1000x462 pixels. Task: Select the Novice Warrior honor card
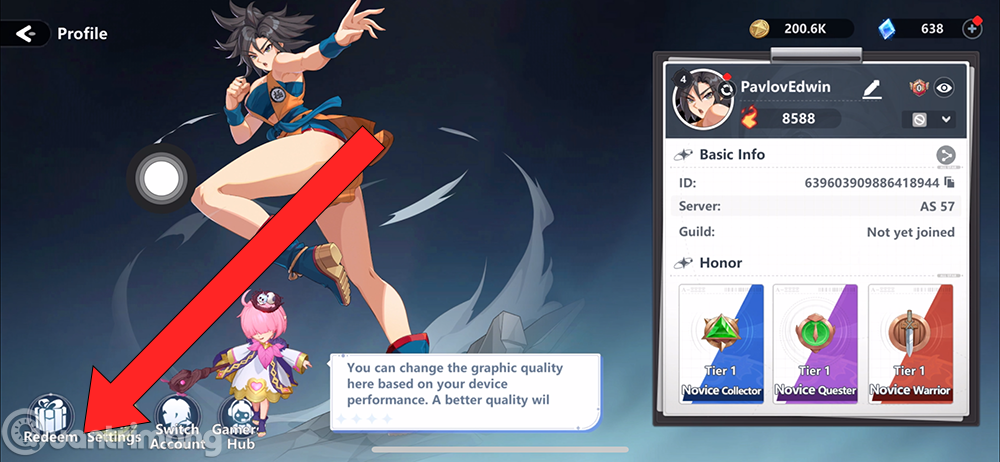point(908,342)
